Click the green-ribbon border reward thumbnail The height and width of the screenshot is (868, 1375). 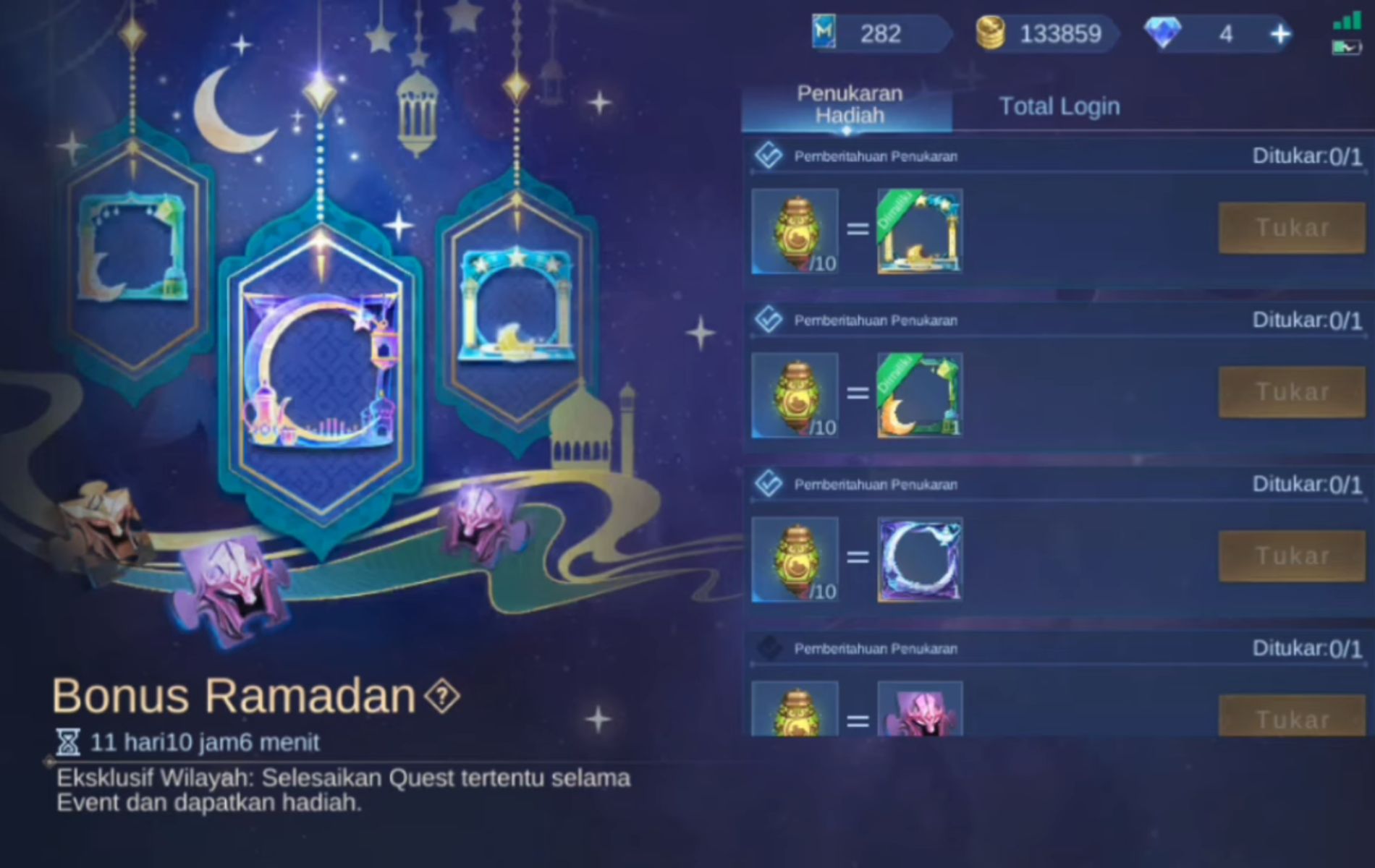pyautogui.click(x=919, y=230)
